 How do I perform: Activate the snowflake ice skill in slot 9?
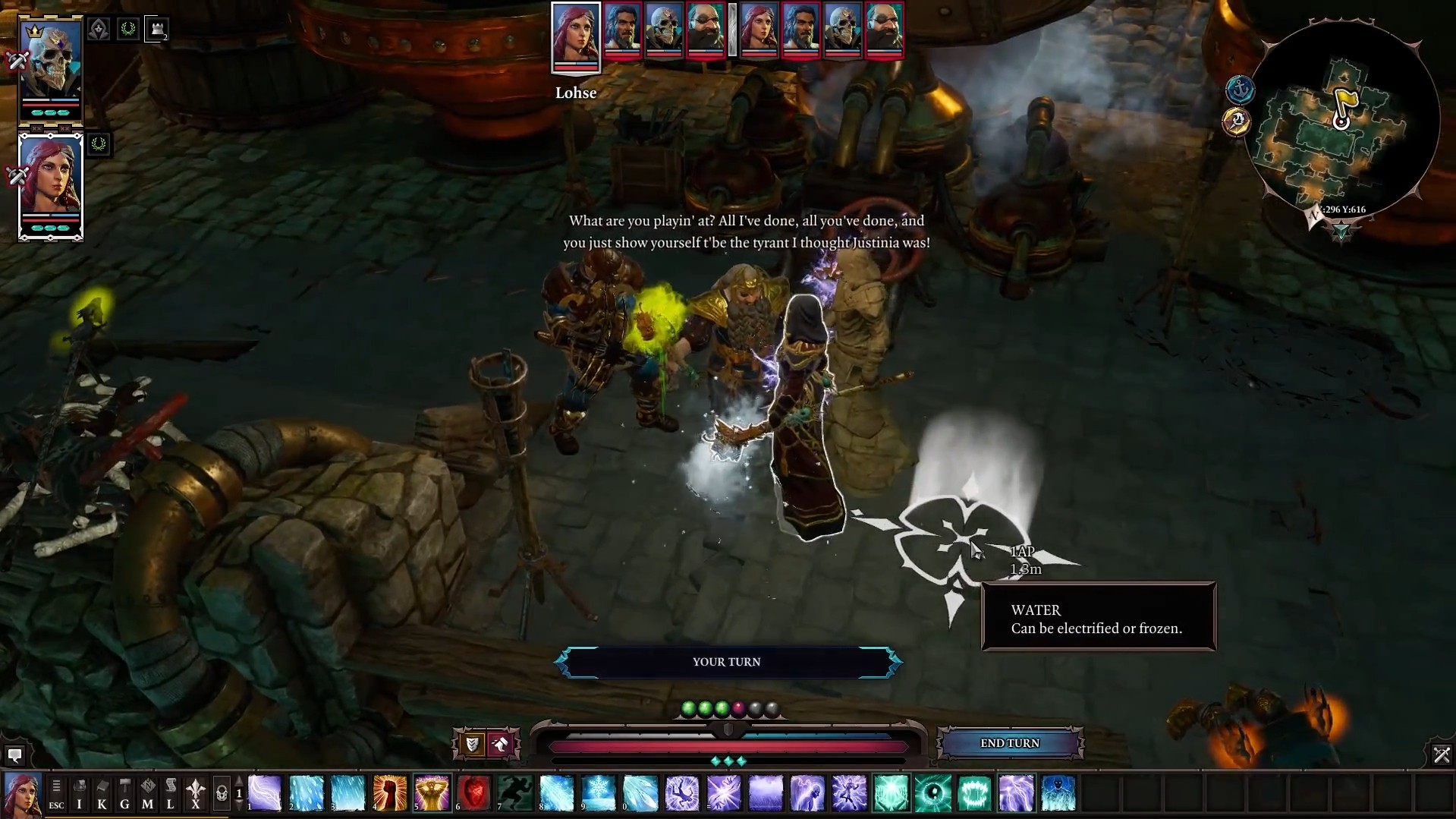coord(599,793)
